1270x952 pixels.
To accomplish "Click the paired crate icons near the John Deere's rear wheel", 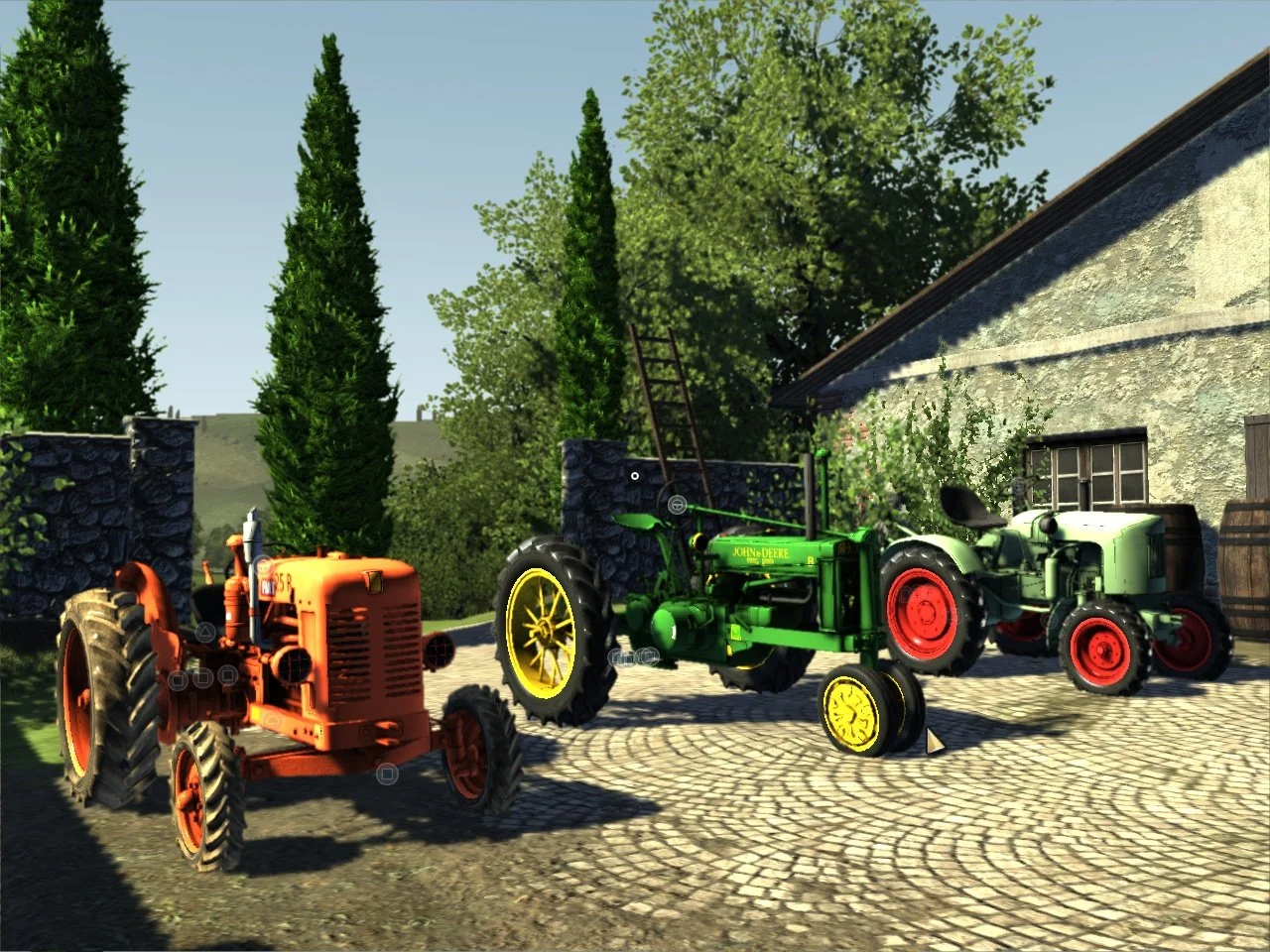I will coord(637,657).
